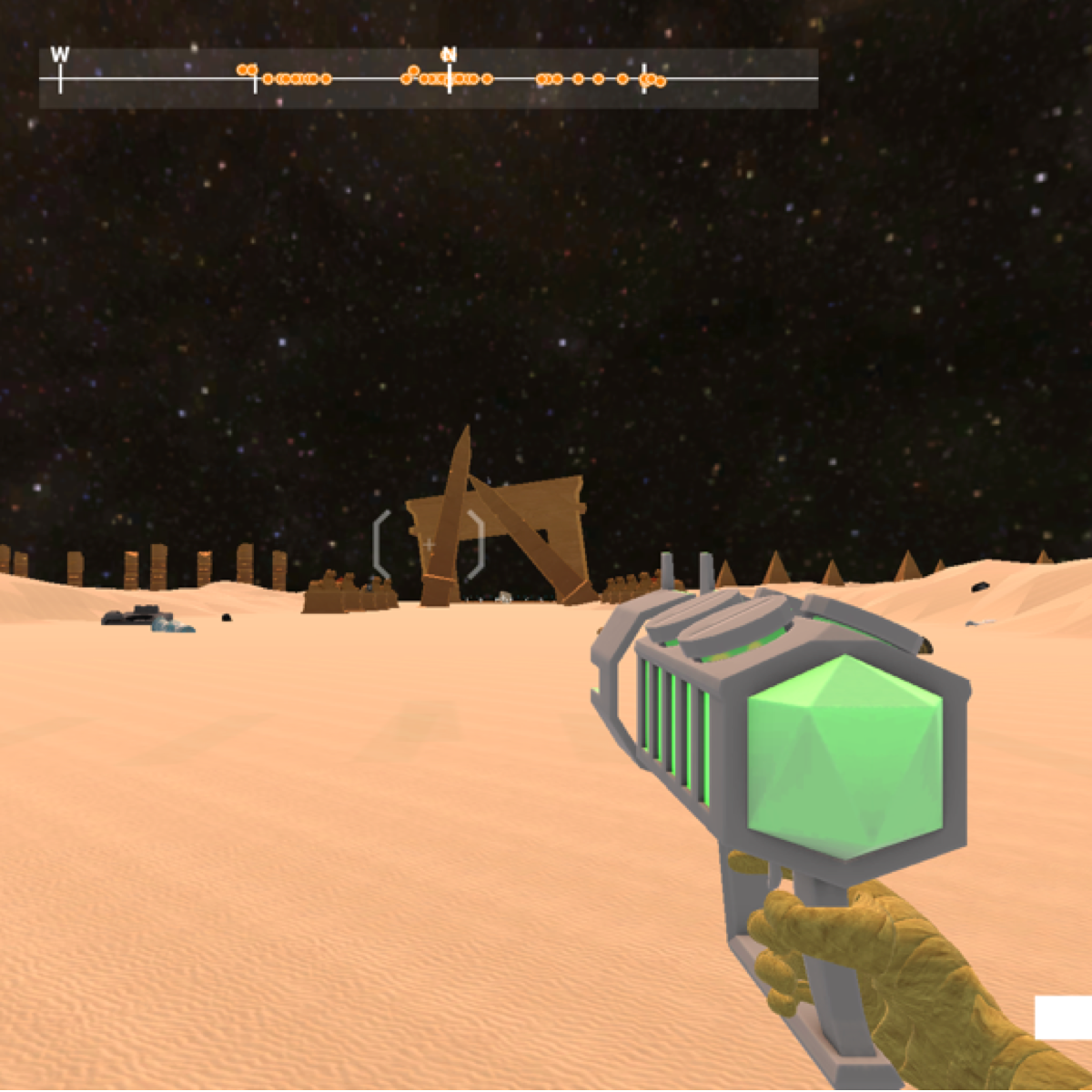1092x1092 pixels.
Task: Select the W marker on the compass bar
Action: pos(60,56)
